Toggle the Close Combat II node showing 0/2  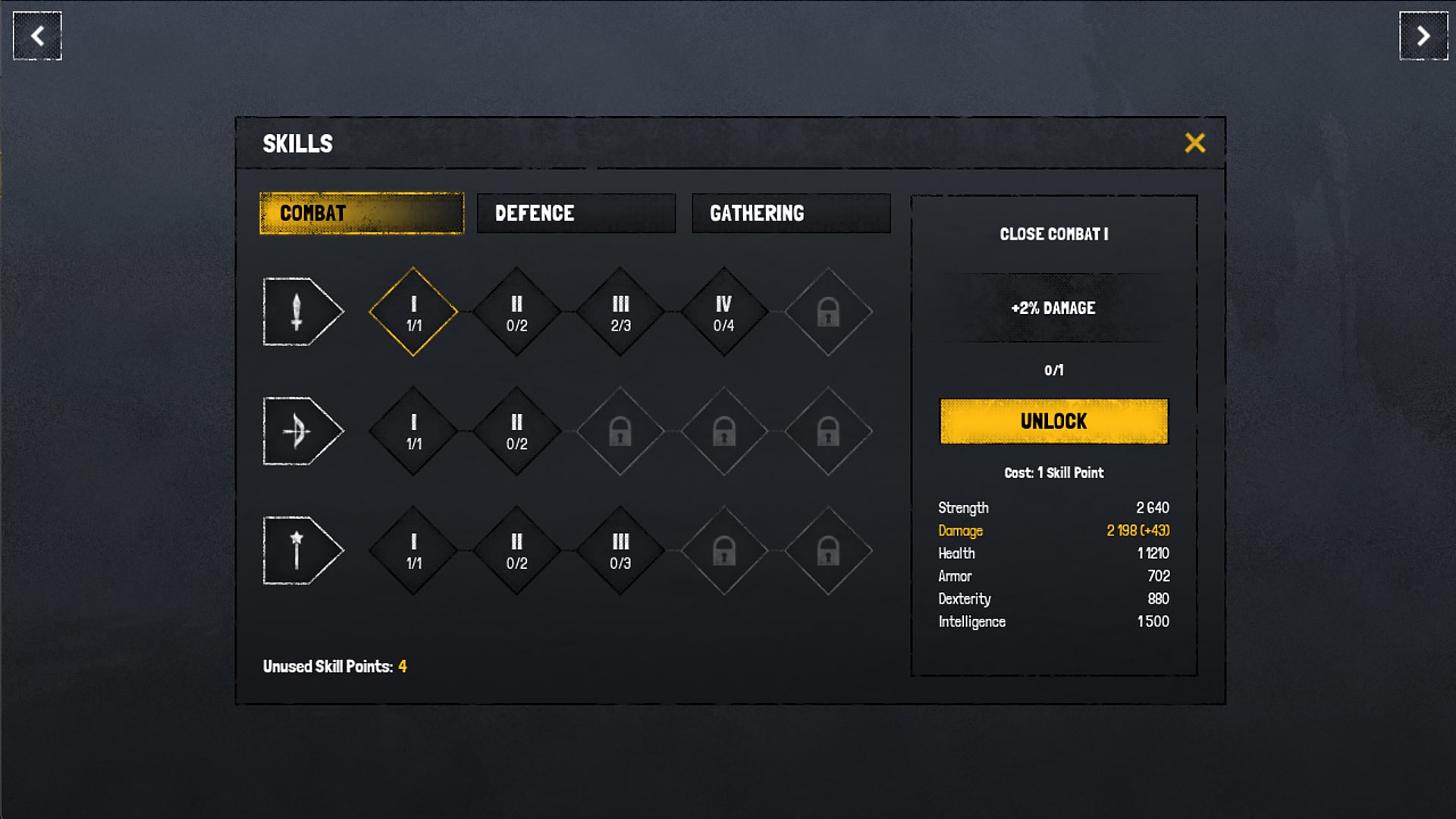[x=517, y=311]
